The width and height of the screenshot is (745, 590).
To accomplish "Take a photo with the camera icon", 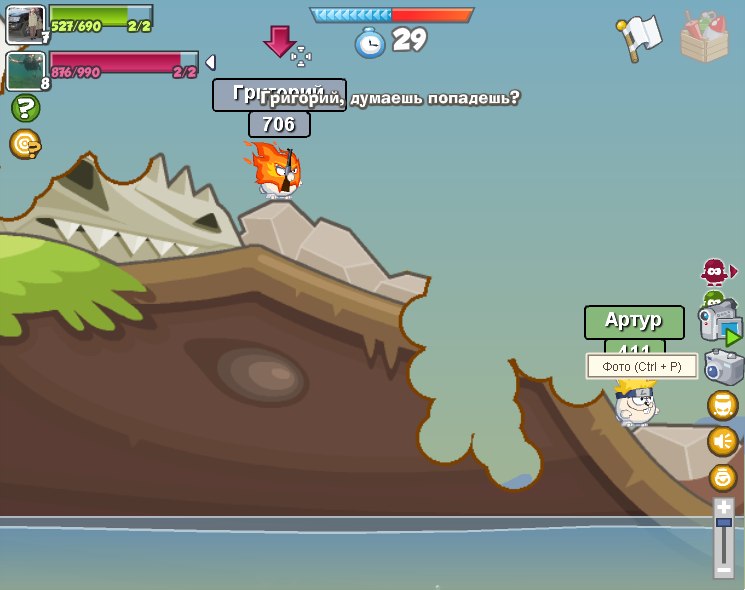I will (x=723, y=367).
